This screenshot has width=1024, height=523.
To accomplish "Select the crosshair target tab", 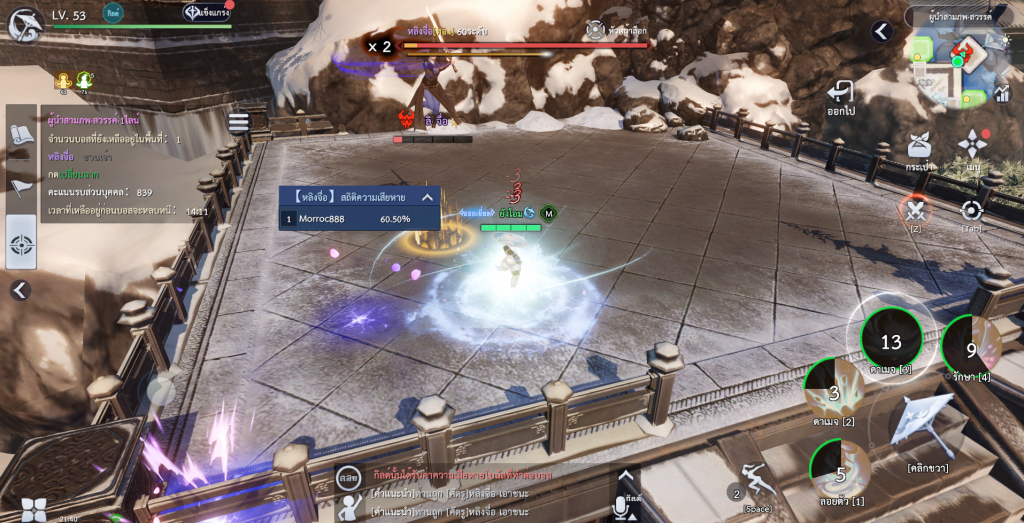I will click(21, 244).
